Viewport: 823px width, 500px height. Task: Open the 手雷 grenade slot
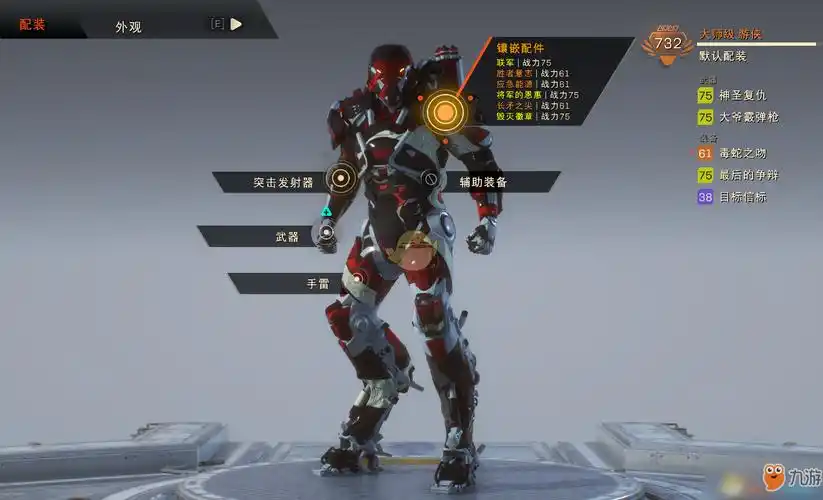point(318,284)
